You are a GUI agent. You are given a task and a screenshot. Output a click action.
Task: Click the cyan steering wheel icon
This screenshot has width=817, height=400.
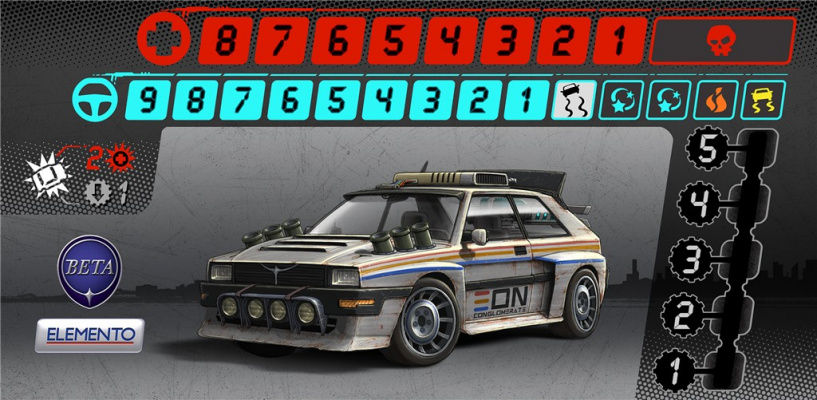(93, 100)
